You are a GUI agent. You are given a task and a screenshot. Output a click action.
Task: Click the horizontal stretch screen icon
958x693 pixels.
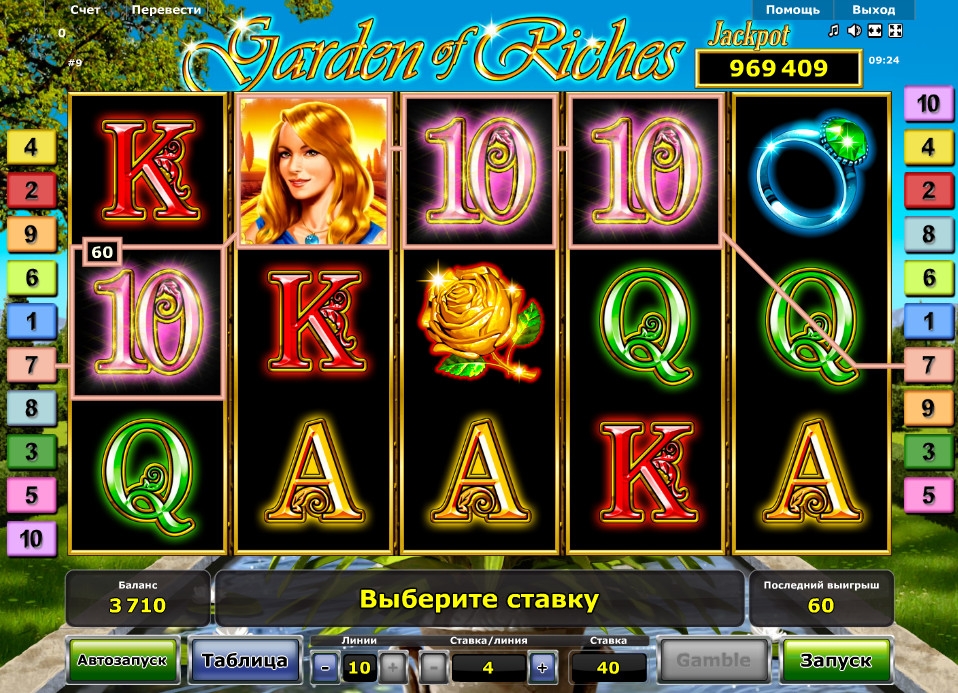875,30
